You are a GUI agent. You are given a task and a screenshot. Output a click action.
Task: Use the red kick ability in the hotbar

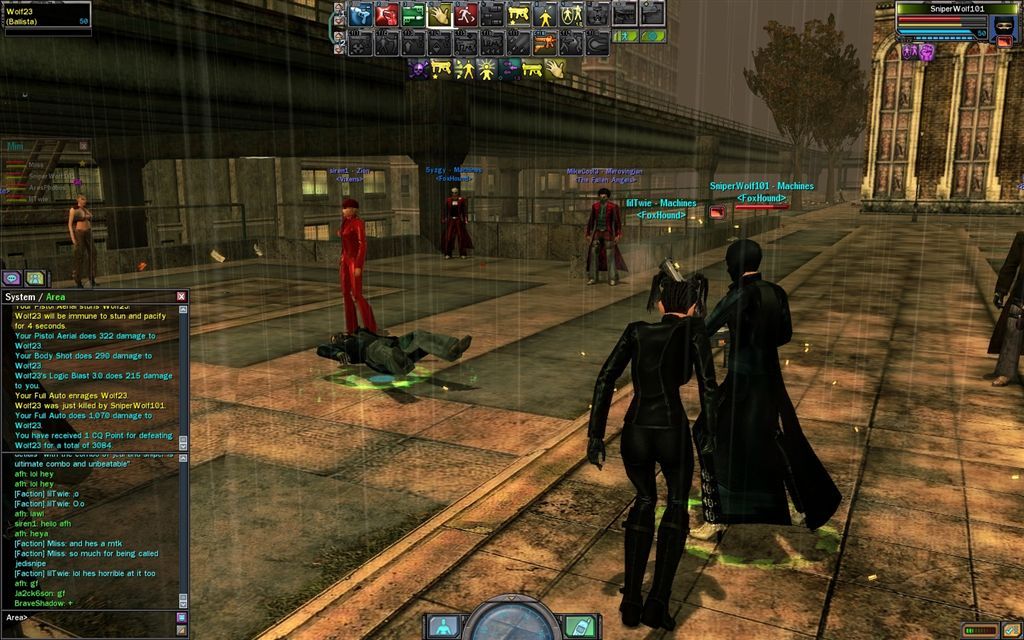(x=387, y=15)
